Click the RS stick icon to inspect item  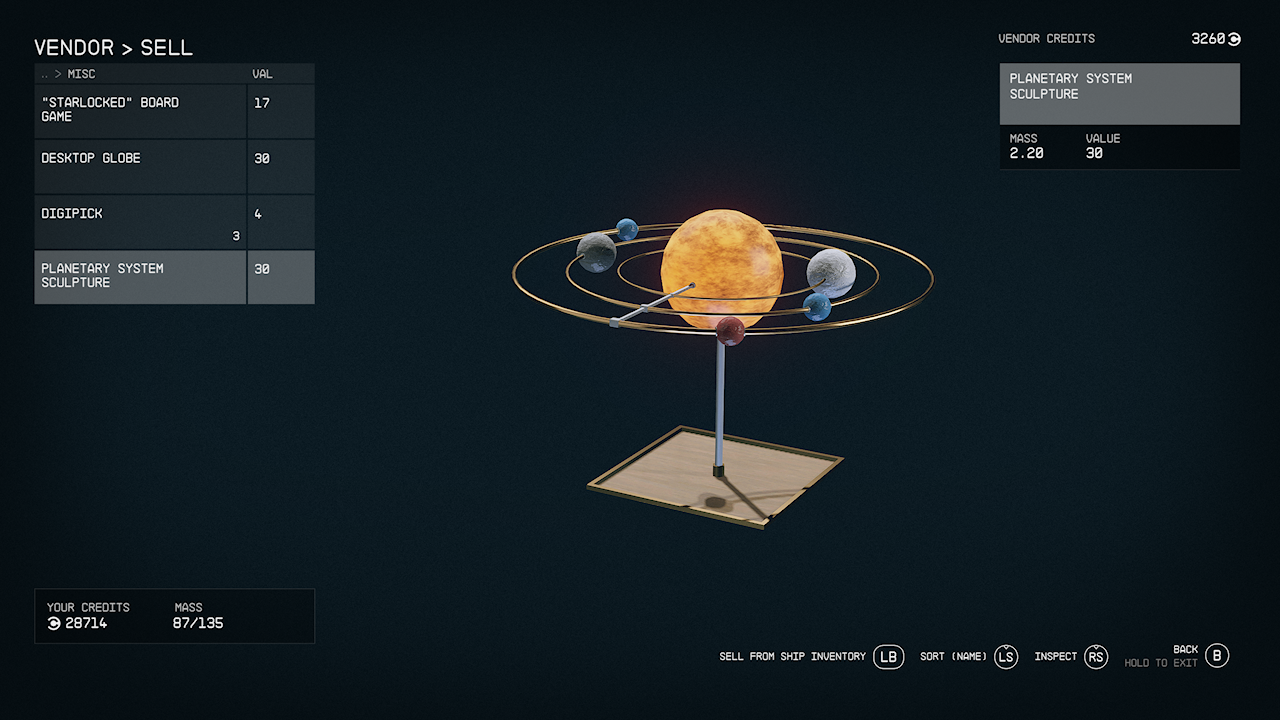[x=1096, y=657]
